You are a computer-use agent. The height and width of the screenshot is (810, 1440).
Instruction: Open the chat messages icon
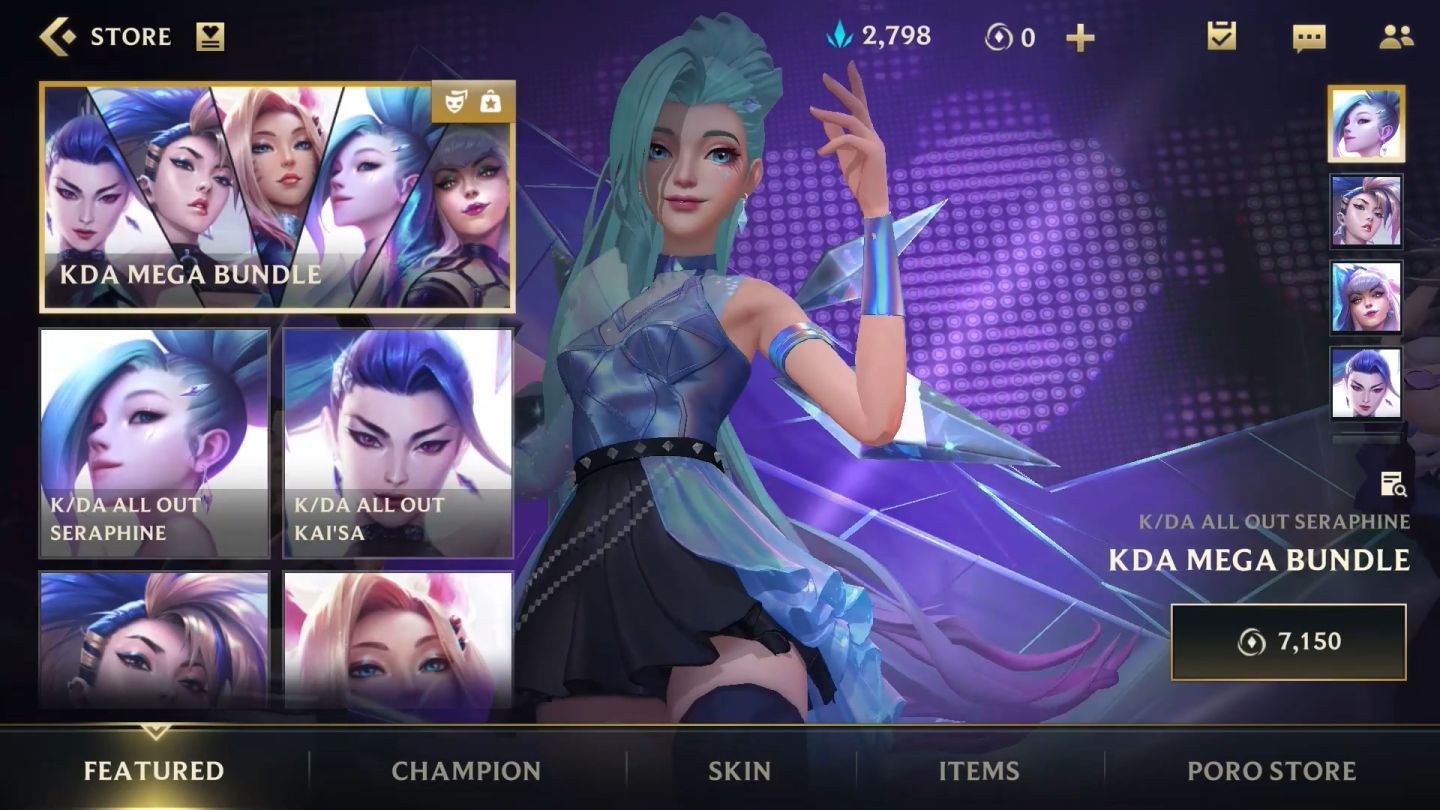click(x=1308, y=38)
